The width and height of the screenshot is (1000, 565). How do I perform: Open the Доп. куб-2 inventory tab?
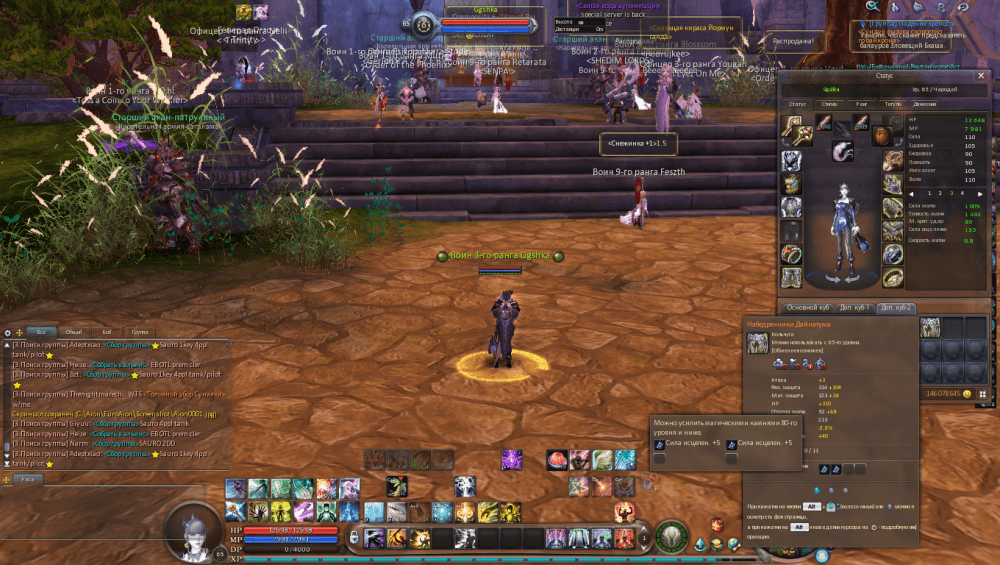tap(895, 307)
